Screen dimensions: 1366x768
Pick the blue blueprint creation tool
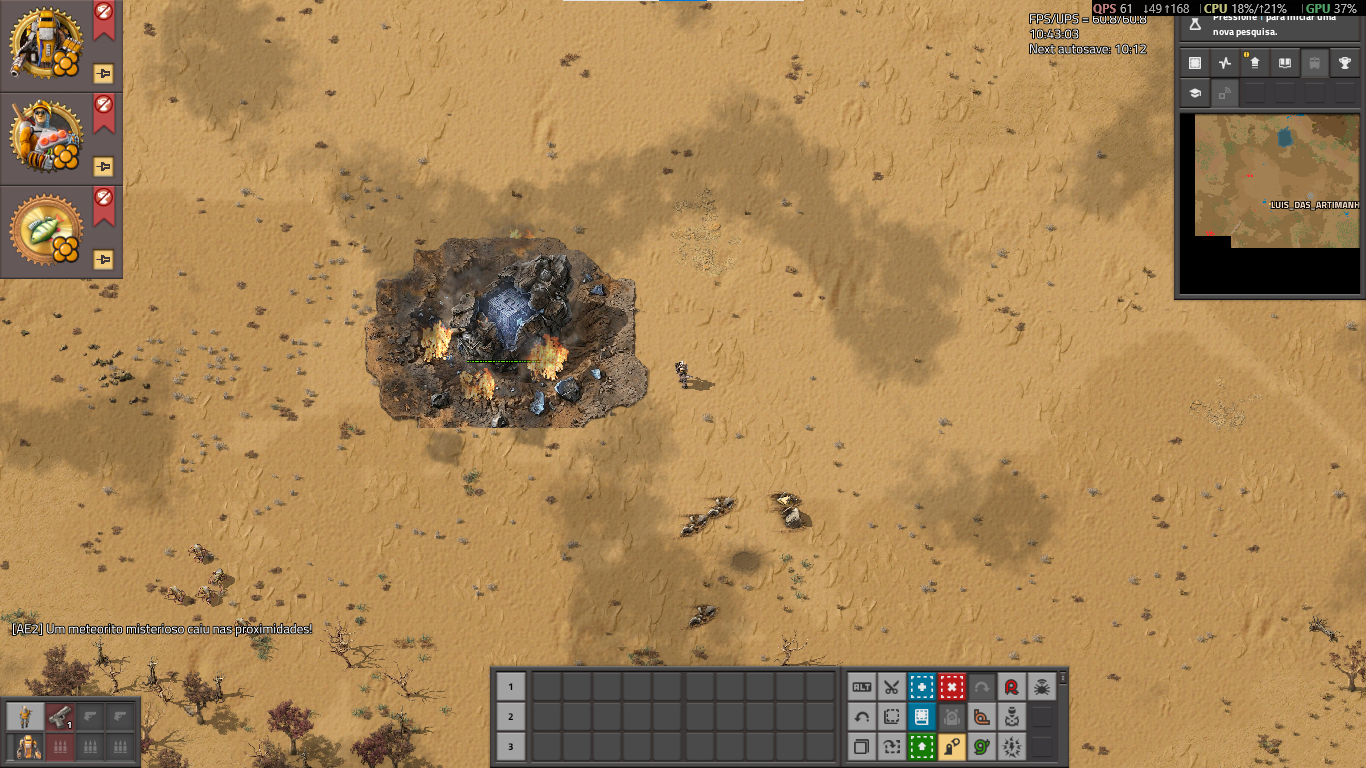[x=922, y=687]
